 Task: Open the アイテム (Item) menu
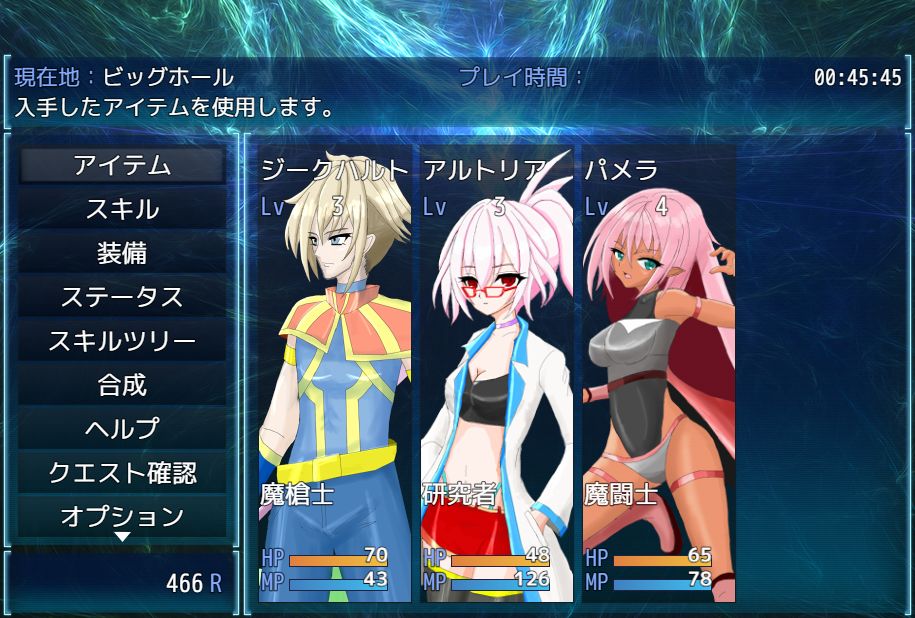pos(122,166)
